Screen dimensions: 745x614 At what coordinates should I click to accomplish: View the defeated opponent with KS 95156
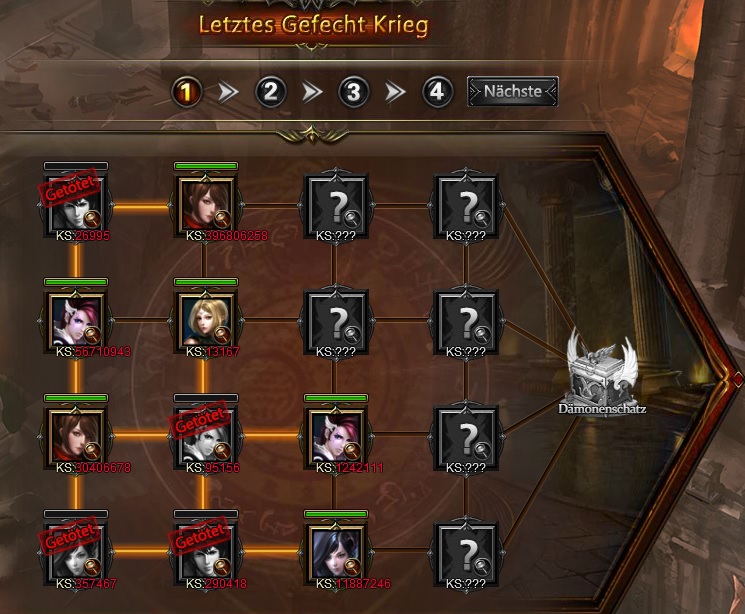tap(205, 437)
